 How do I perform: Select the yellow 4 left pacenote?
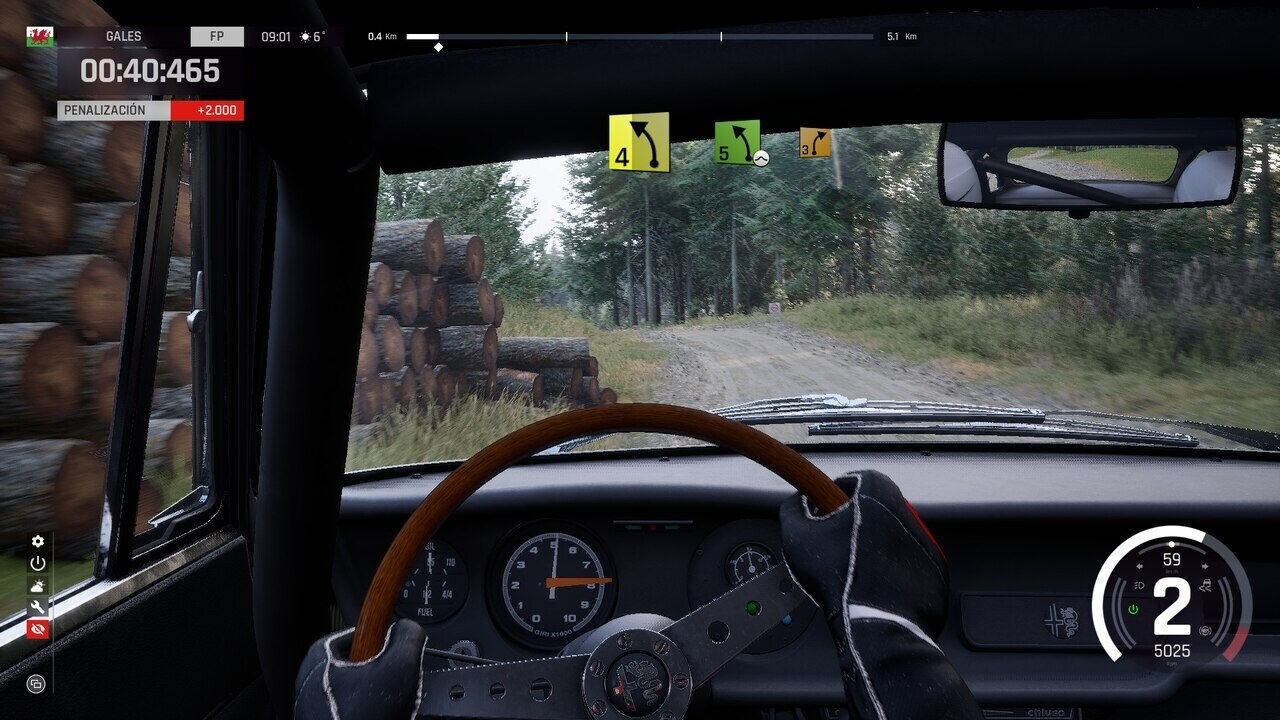639,143
